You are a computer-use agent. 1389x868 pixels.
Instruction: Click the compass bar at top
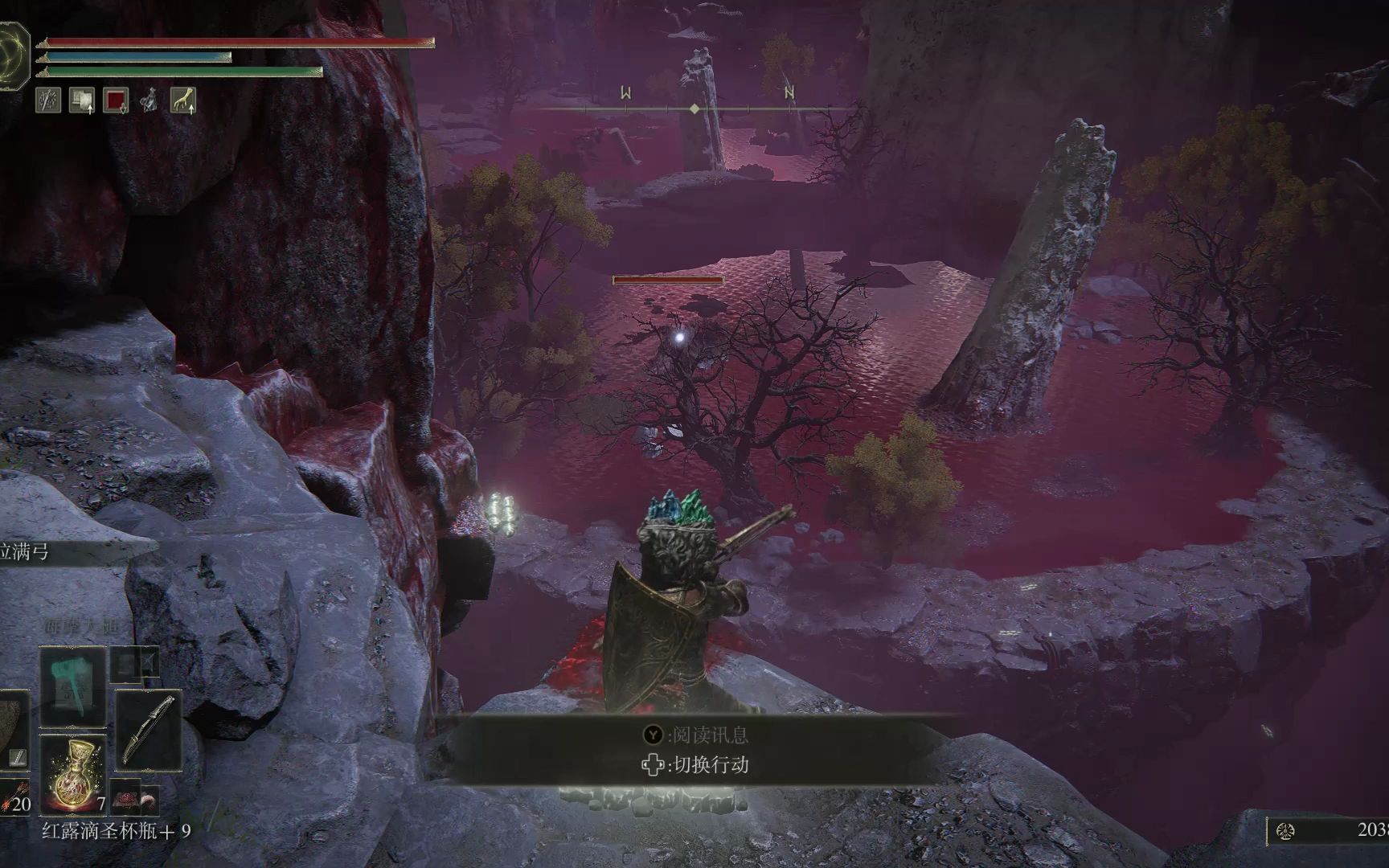point(694,107)
